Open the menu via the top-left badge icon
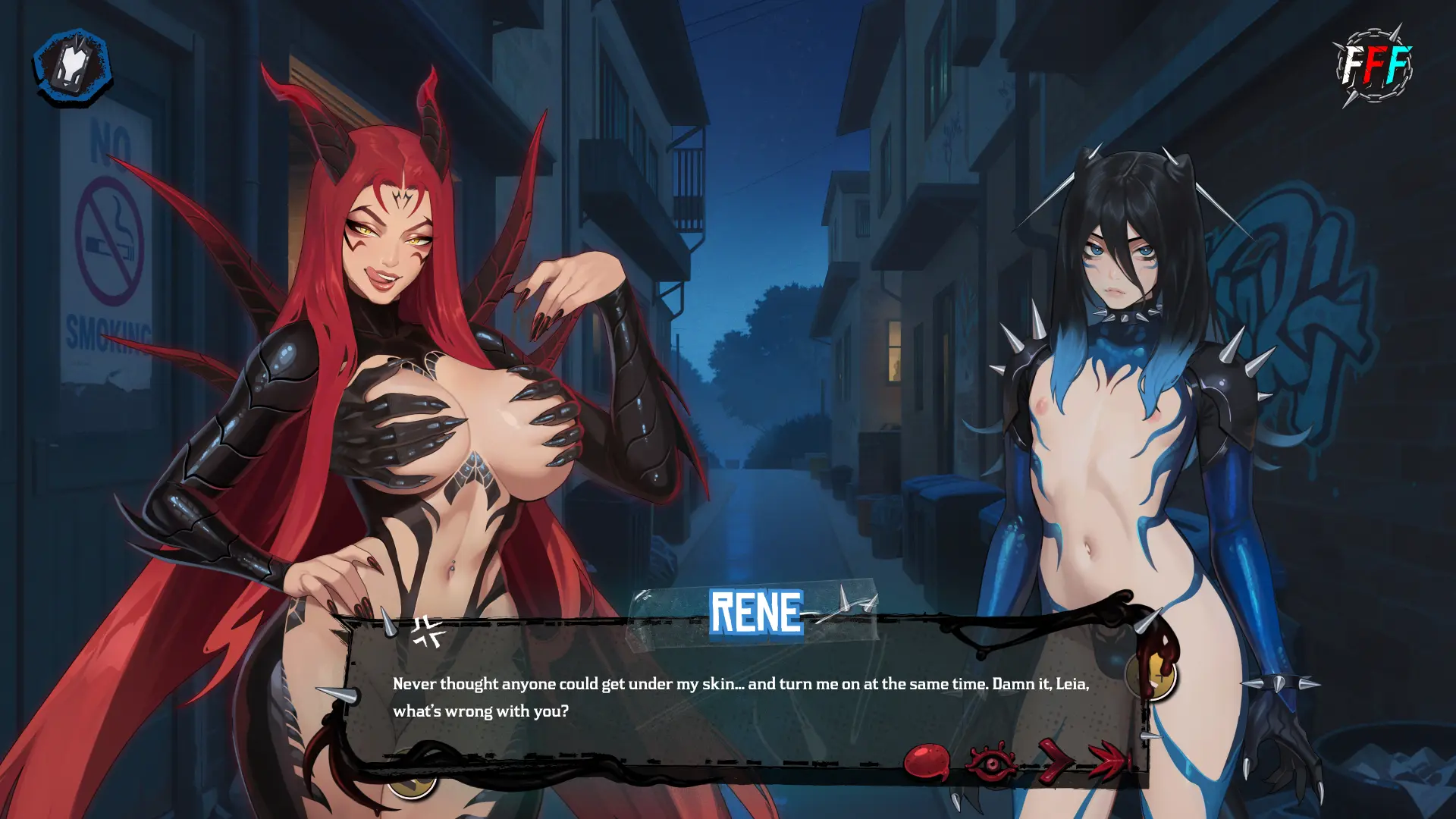Image resolution: width=1456 pixels, height=819 pixels. (x=72, y=67)
